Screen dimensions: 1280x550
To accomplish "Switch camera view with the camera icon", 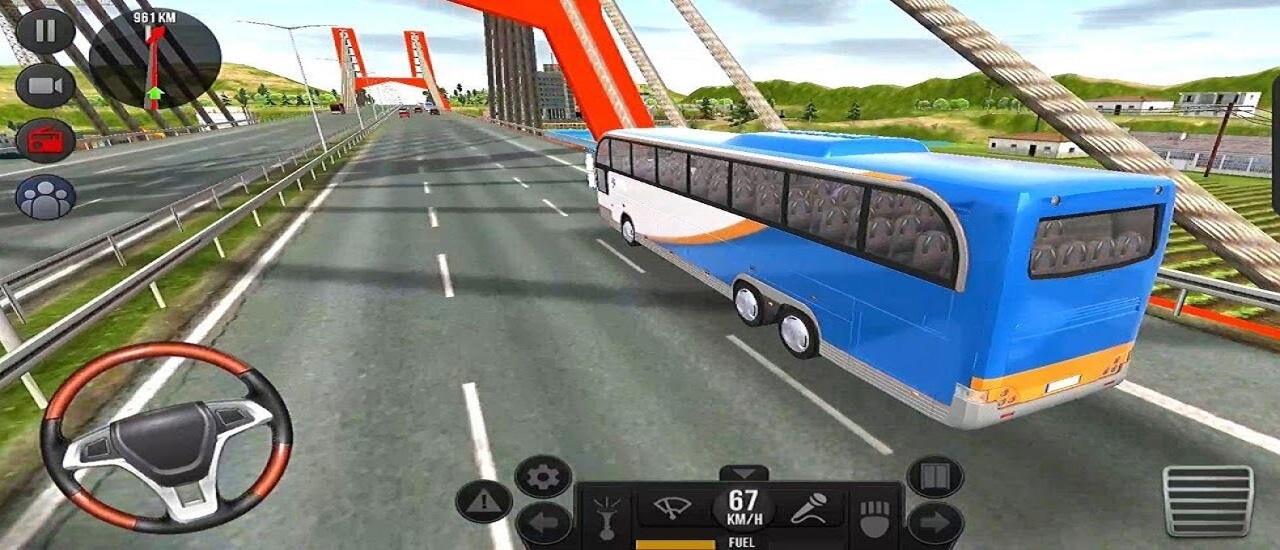I will 45,86.
